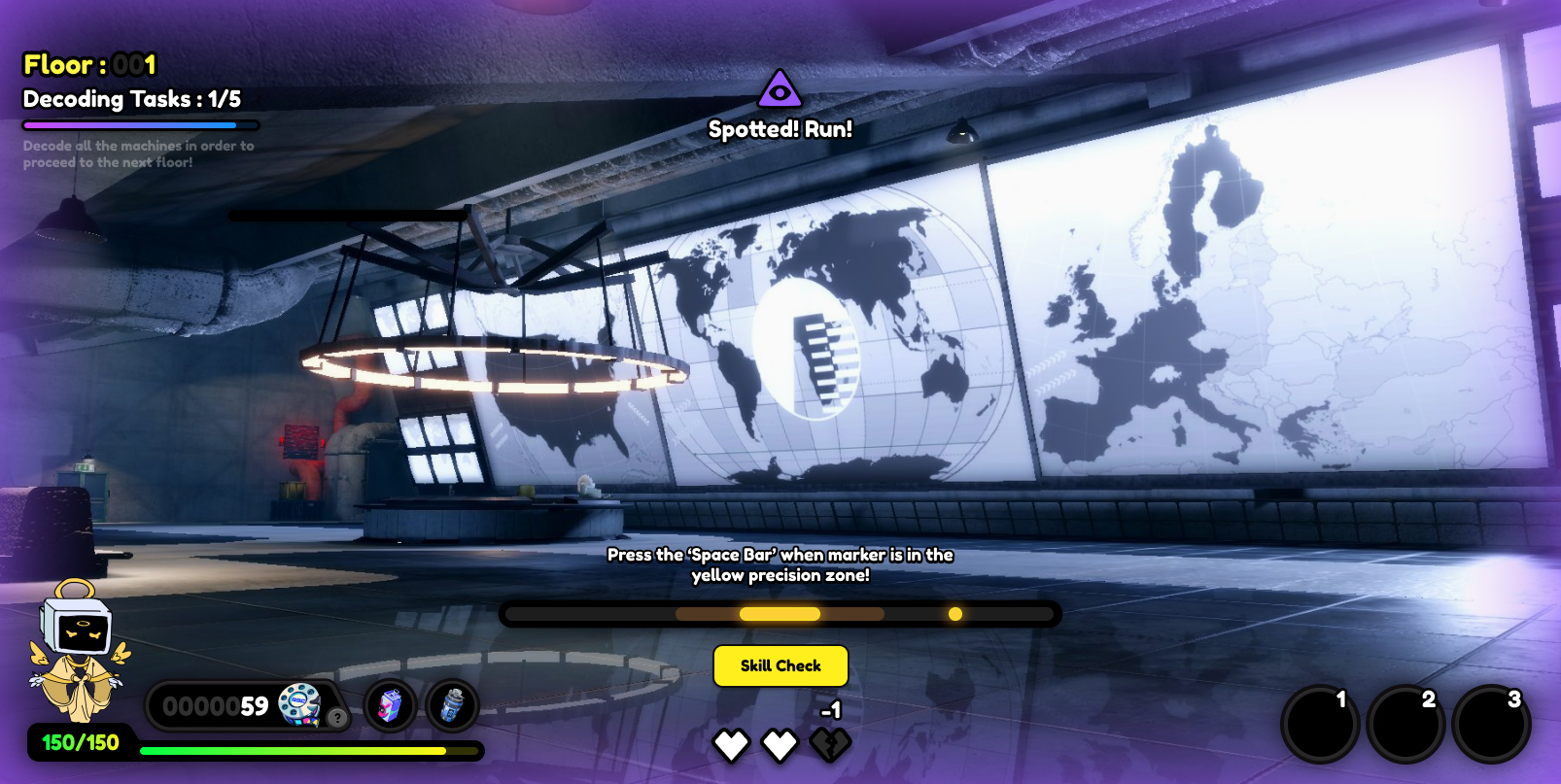Click the Decoding Tasks objective tracker

[x=132, y=99]
